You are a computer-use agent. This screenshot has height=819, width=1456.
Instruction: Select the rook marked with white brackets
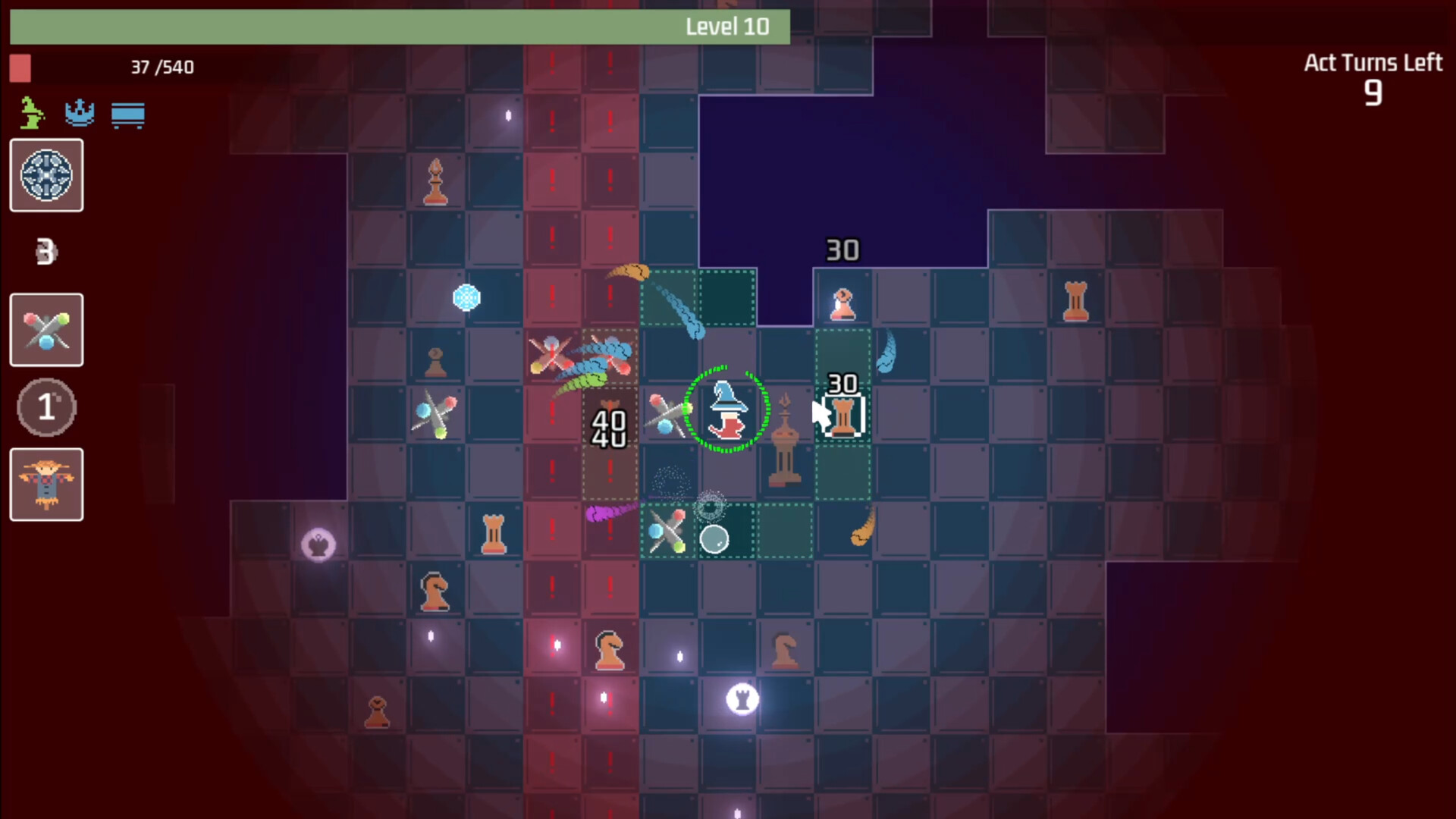[843, 416]
